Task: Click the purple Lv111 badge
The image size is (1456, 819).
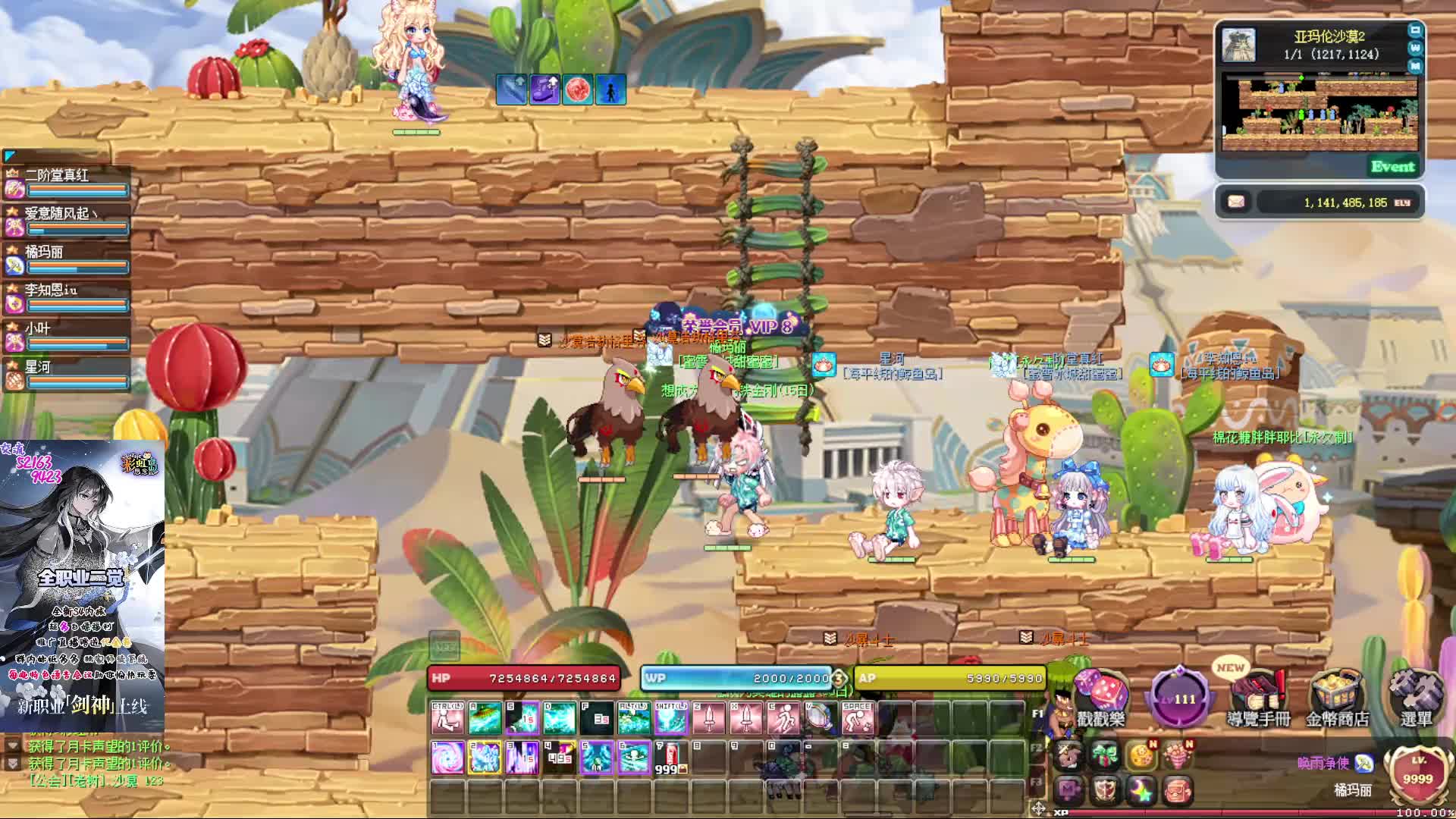Action: tap(1179, 698)
